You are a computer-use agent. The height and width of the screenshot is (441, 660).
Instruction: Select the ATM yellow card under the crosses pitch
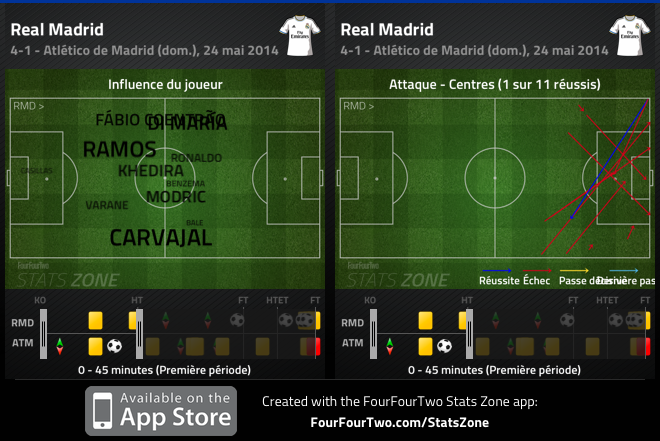(425, 346)
